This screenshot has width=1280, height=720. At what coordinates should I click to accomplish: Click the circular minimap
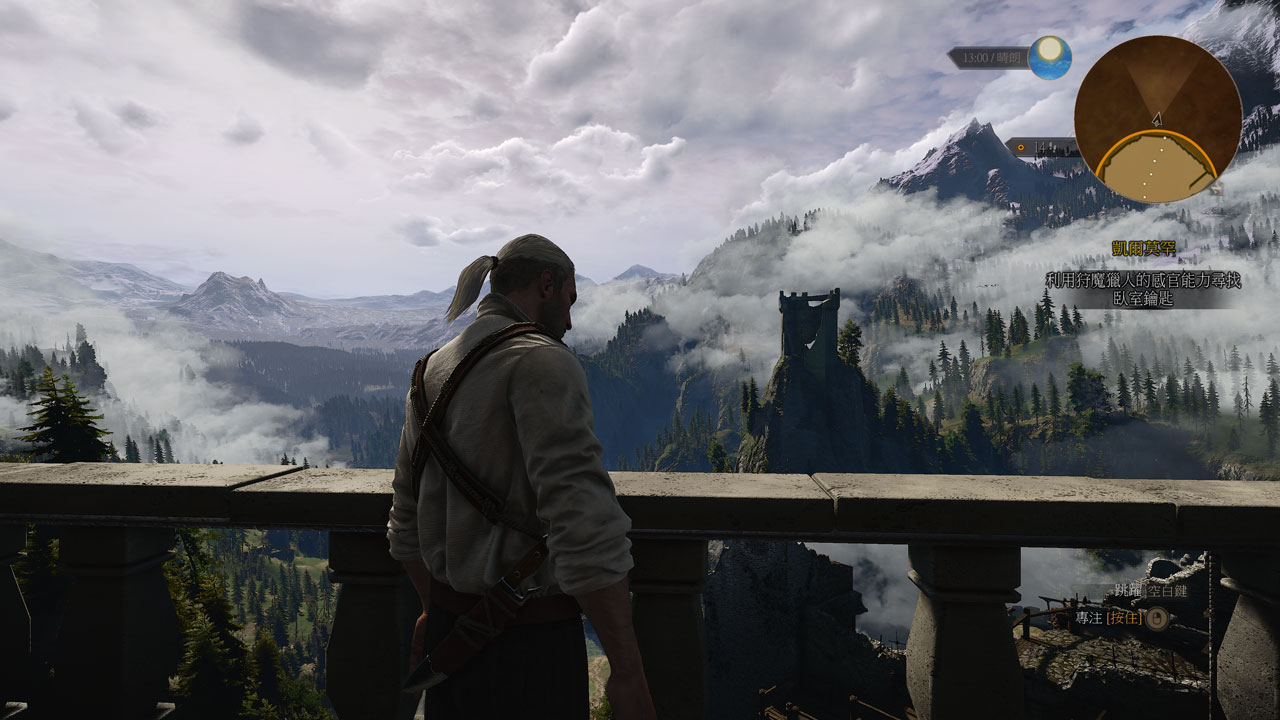[1157, 119]
